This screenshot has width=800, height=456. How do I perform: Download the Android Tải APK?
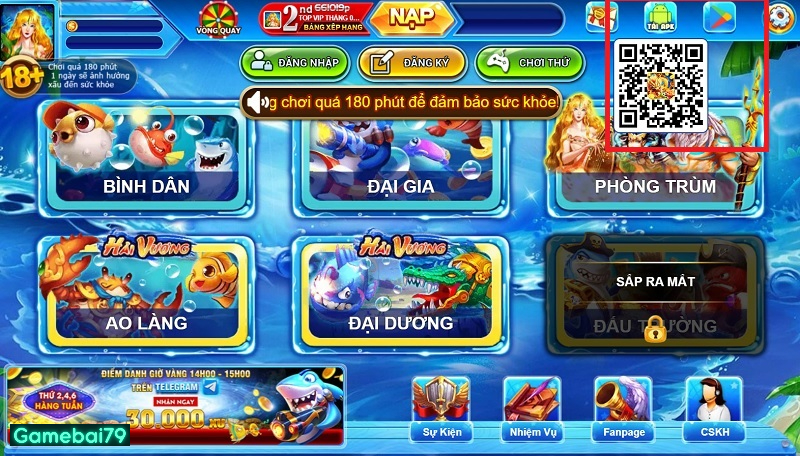660,18
